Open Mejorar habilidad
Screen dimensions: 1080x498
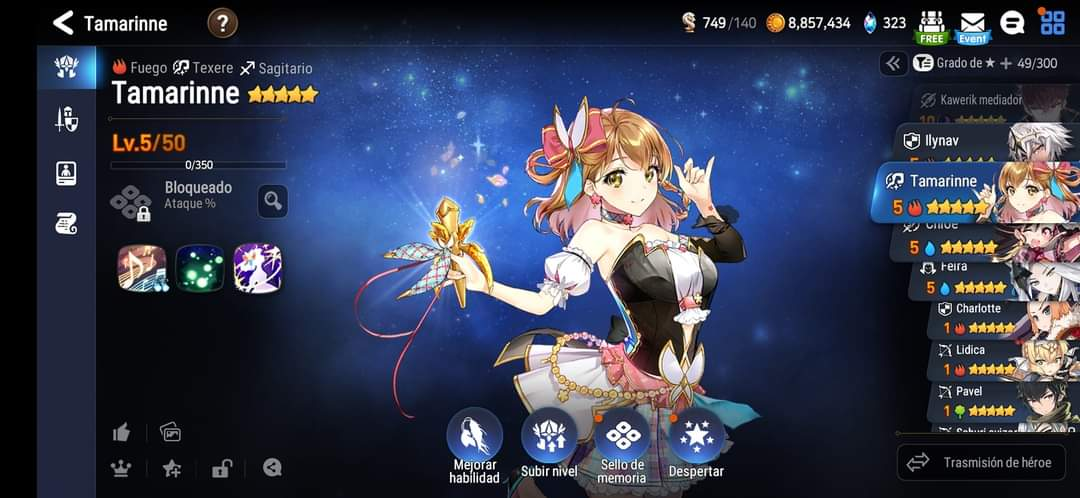tap(474, 436)
